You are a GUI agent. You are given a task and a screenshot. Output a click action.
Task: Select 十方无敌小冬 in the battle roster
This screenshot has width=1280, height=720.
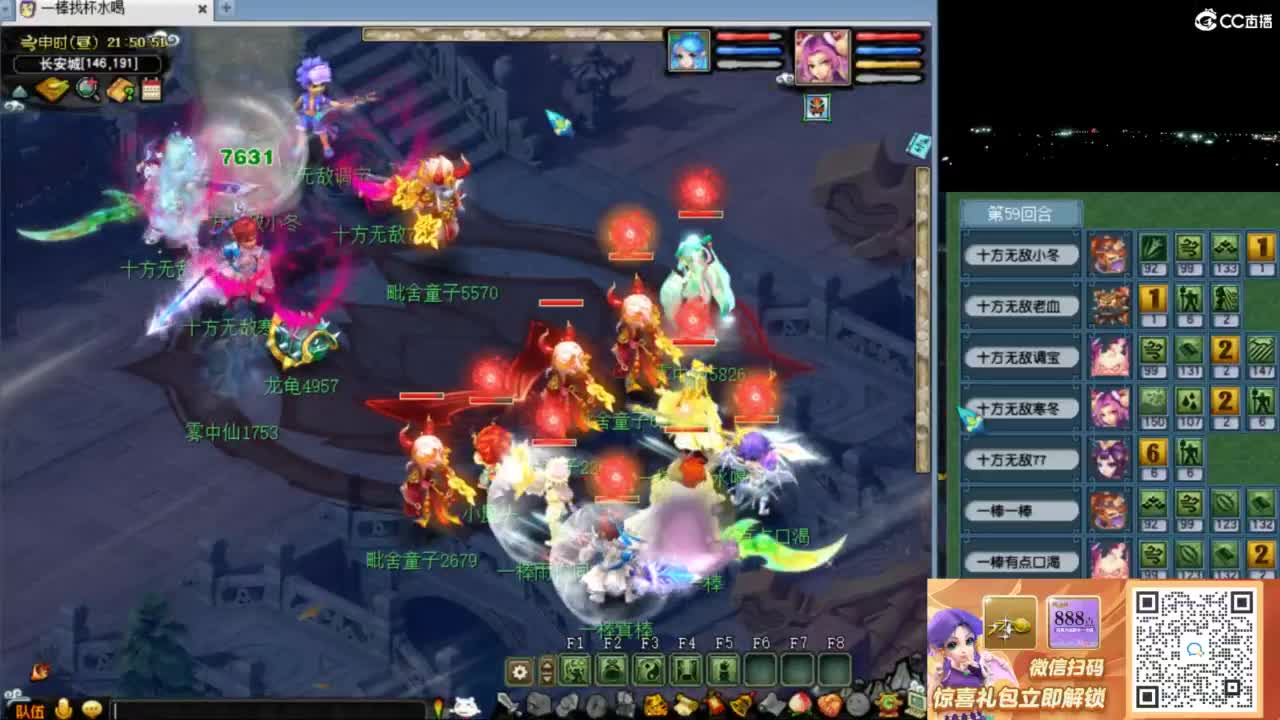click(1019, 255)
